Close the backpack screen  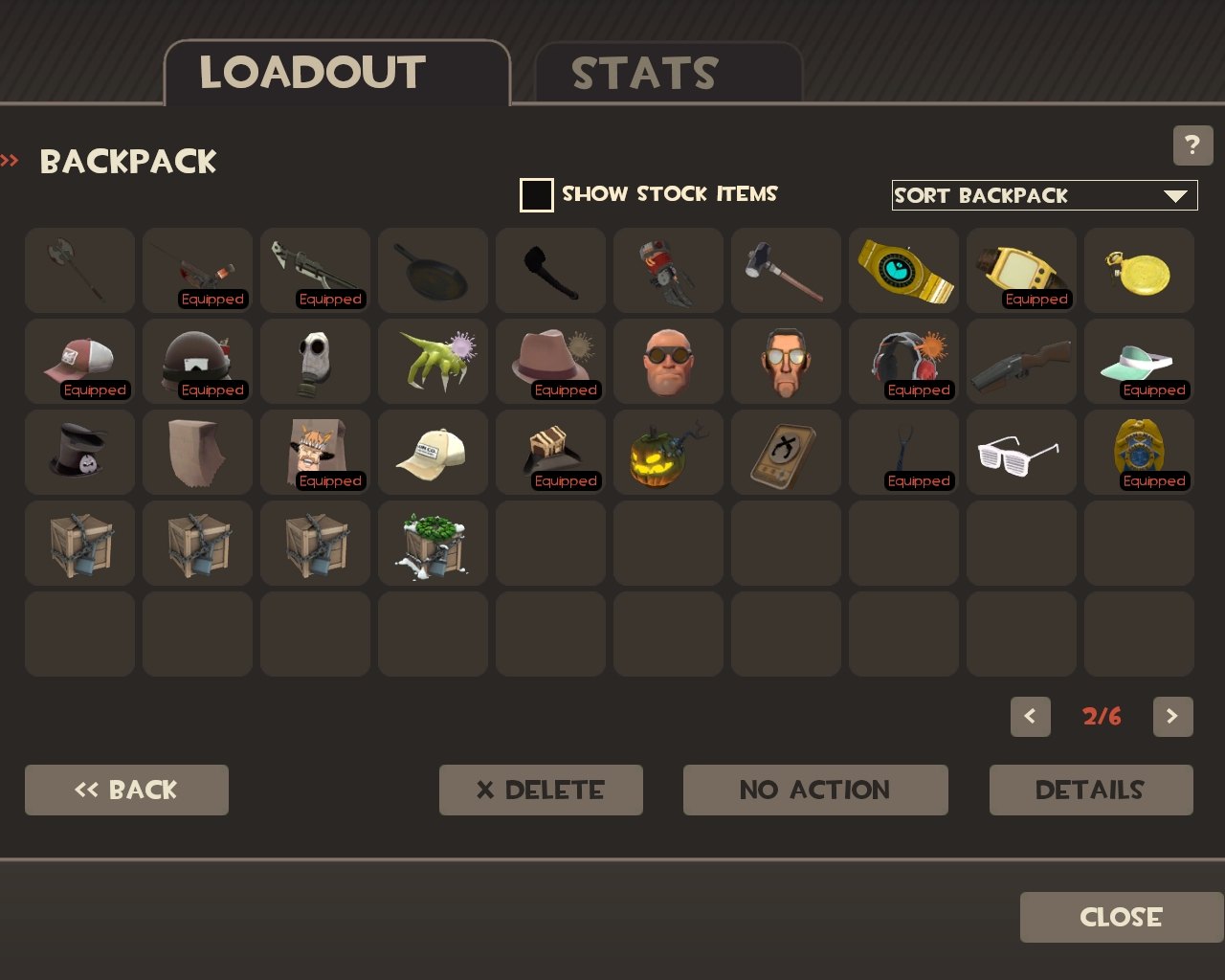[x=1121, y=918]
